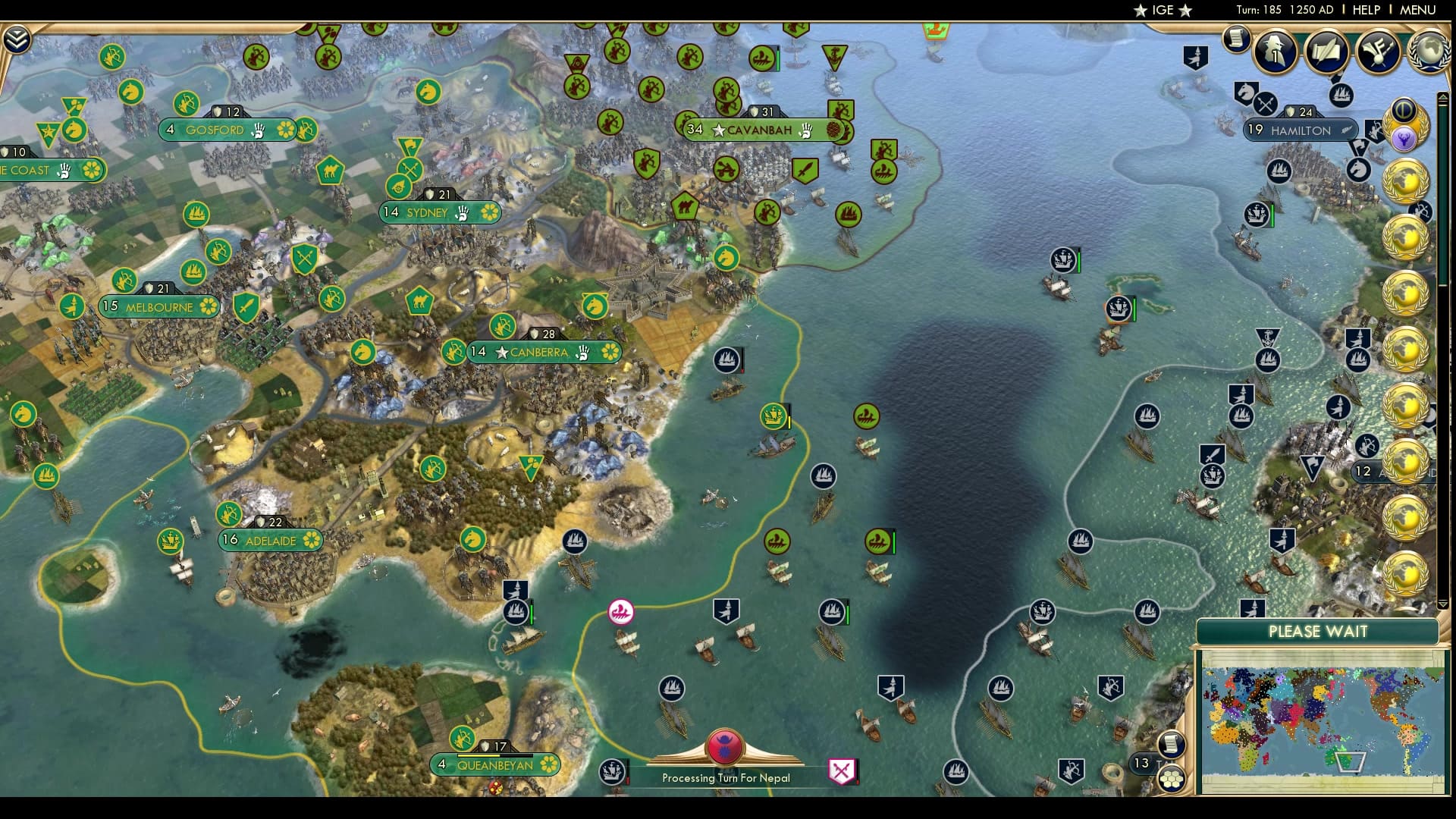Click the small economy scroll icon near top right
Image resolution: width=1456 pixels, height=819 pixels.
pyautogui.click(x=1236, y=39)
